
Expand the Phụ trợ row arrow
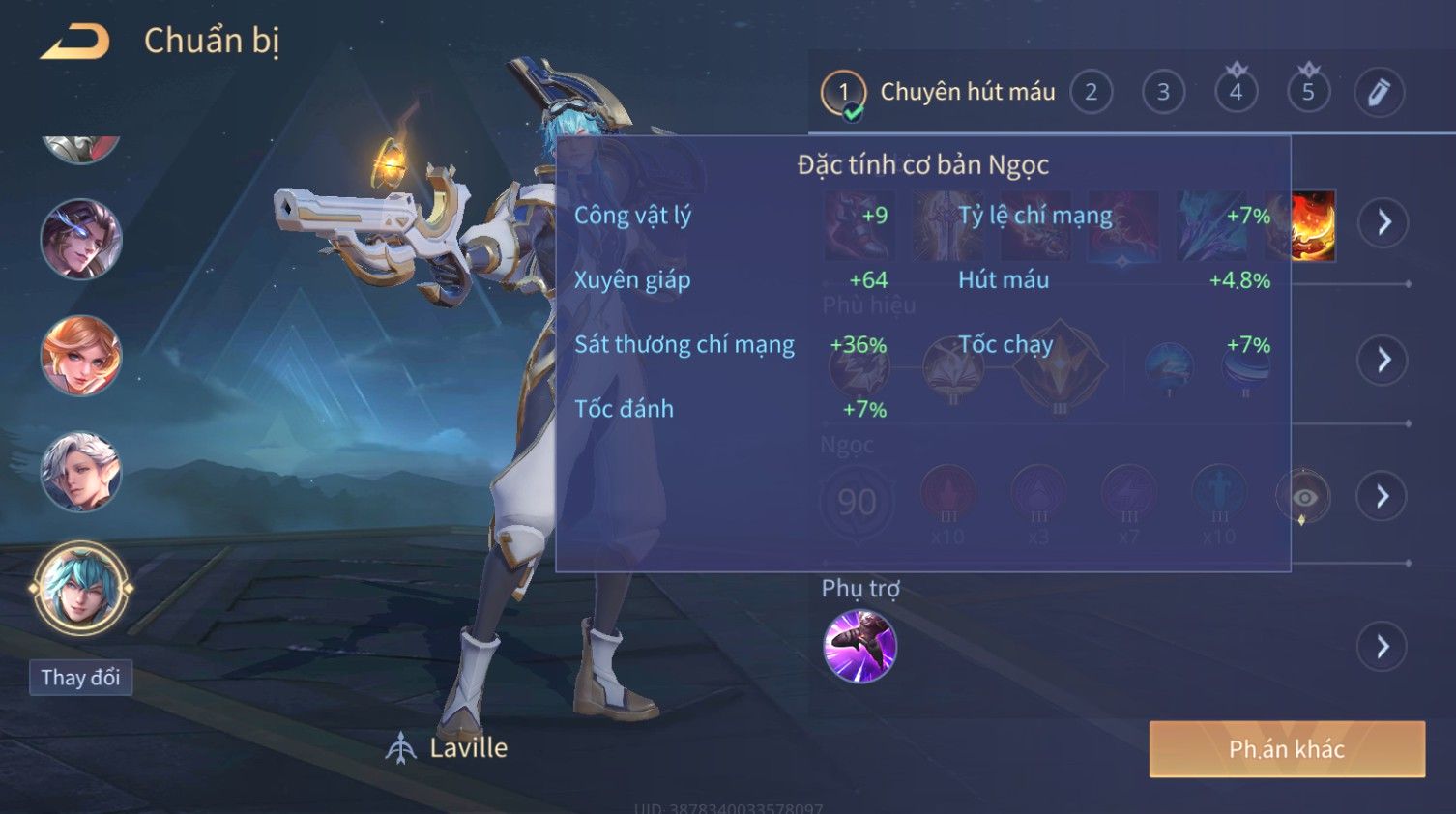click(1383, 647)
